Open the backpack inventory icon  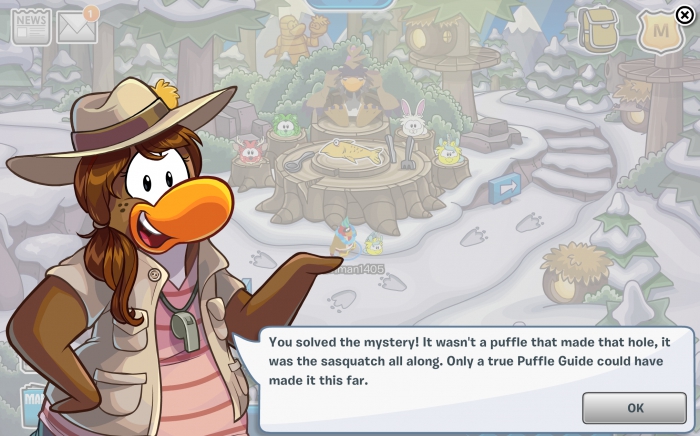click(x=599, y=32)
